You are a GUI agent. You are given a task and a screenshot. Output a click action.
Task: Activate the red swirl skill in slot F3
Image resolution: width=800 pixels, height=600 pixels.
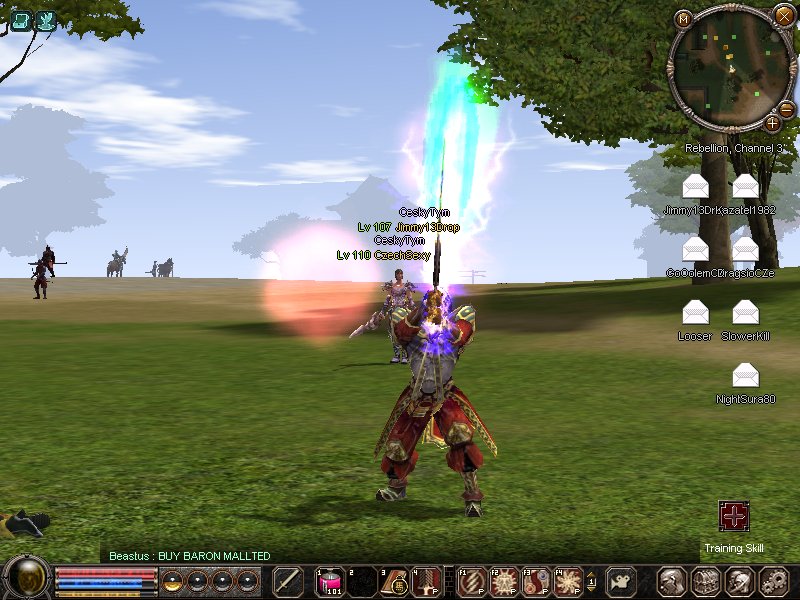tap(537, 581)
